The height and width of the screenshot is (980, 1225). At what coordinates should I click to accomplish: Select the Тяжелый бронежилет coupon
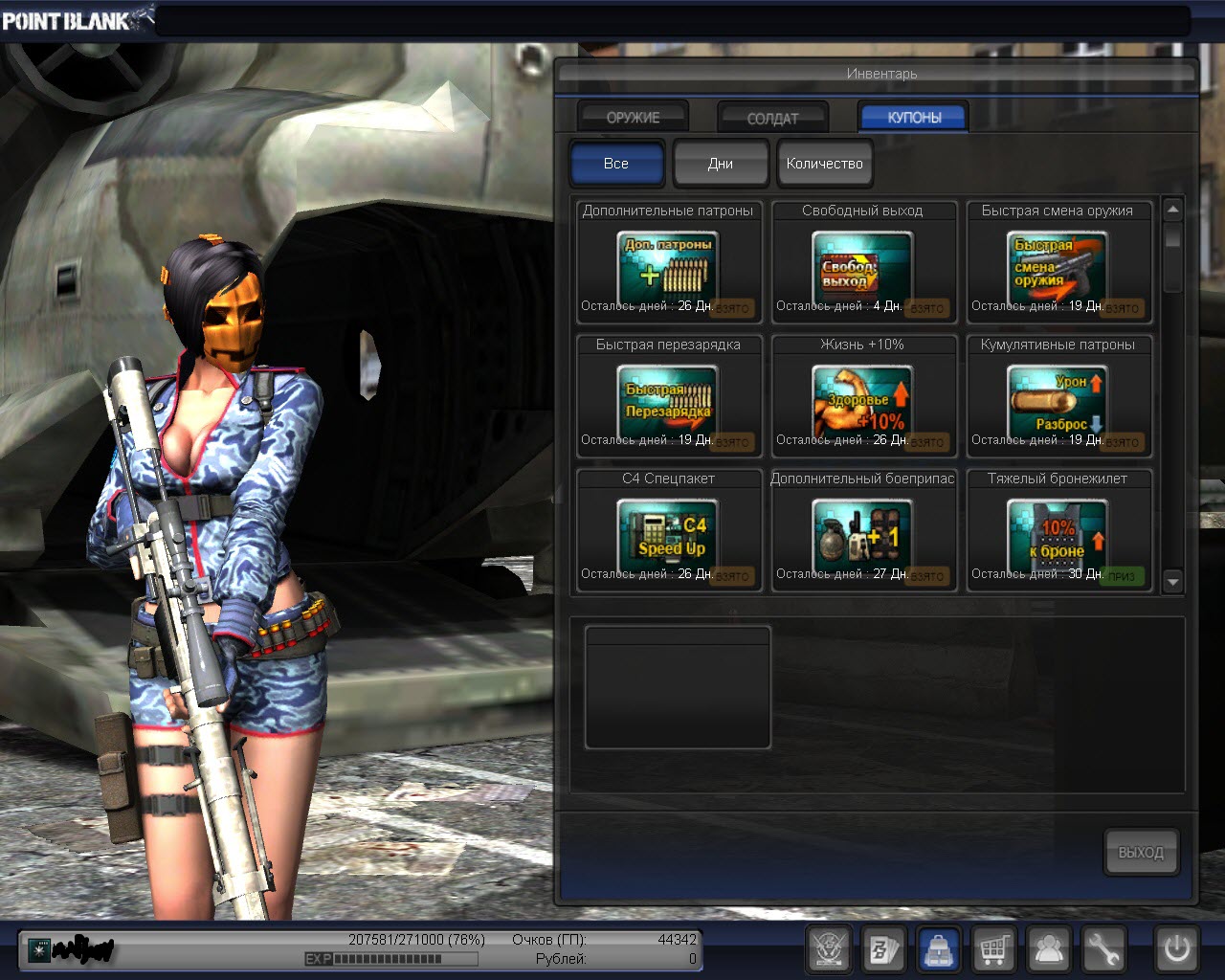[1058, 531]
